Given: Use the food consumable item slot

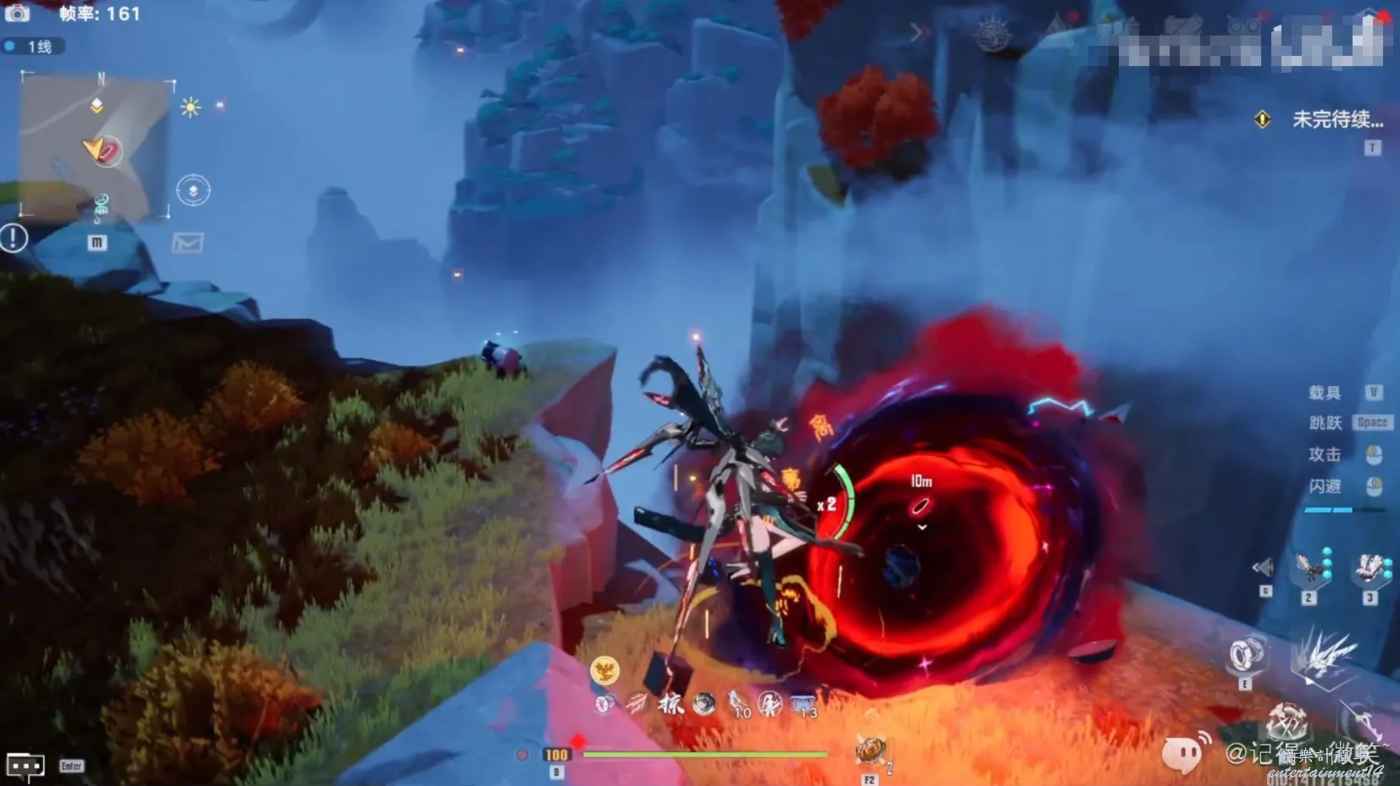Looking at the screenshot, I should click(869, 749).
